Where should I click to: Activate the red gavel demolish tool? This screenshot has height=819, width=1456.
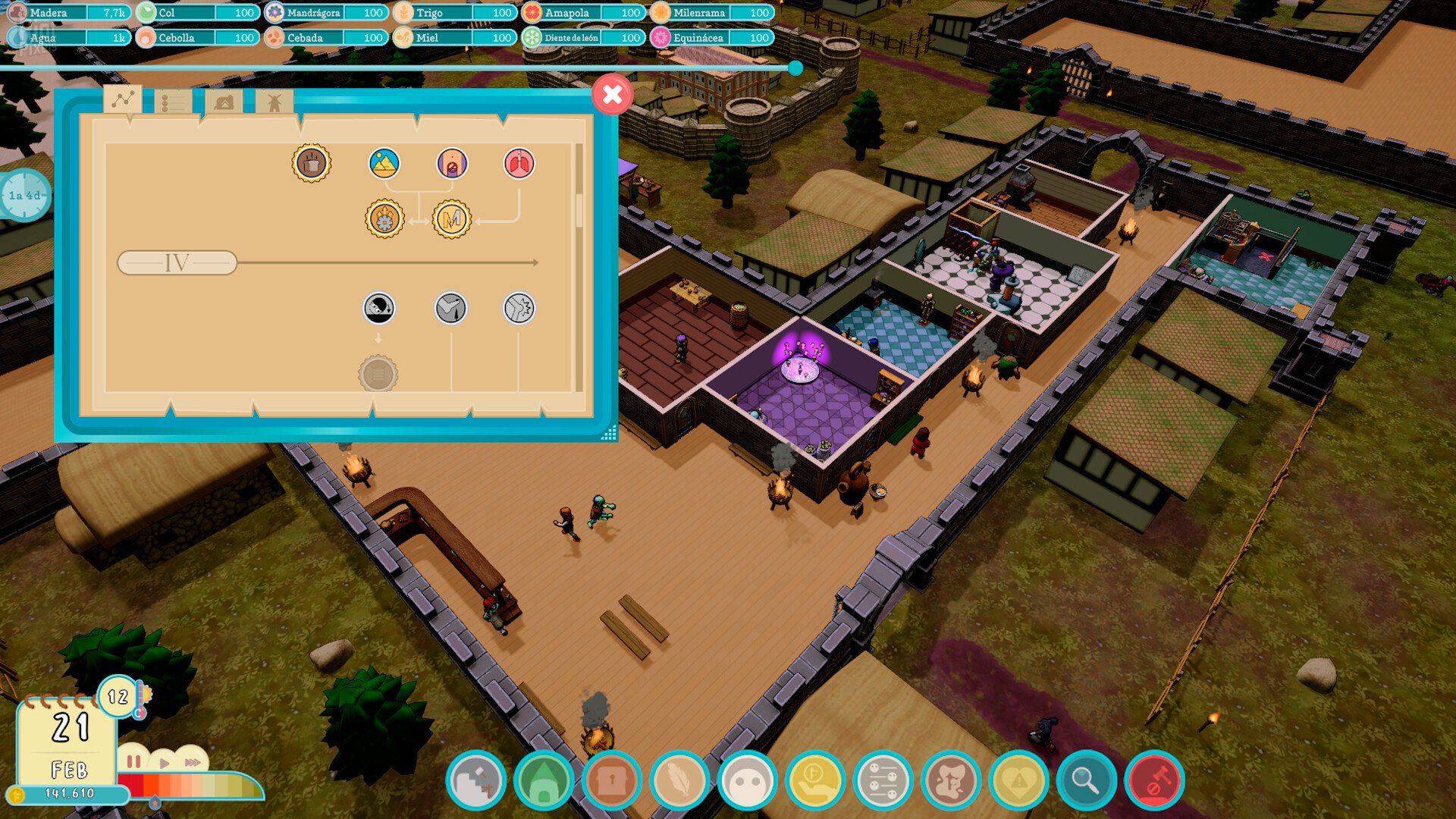pos(1154,780)
